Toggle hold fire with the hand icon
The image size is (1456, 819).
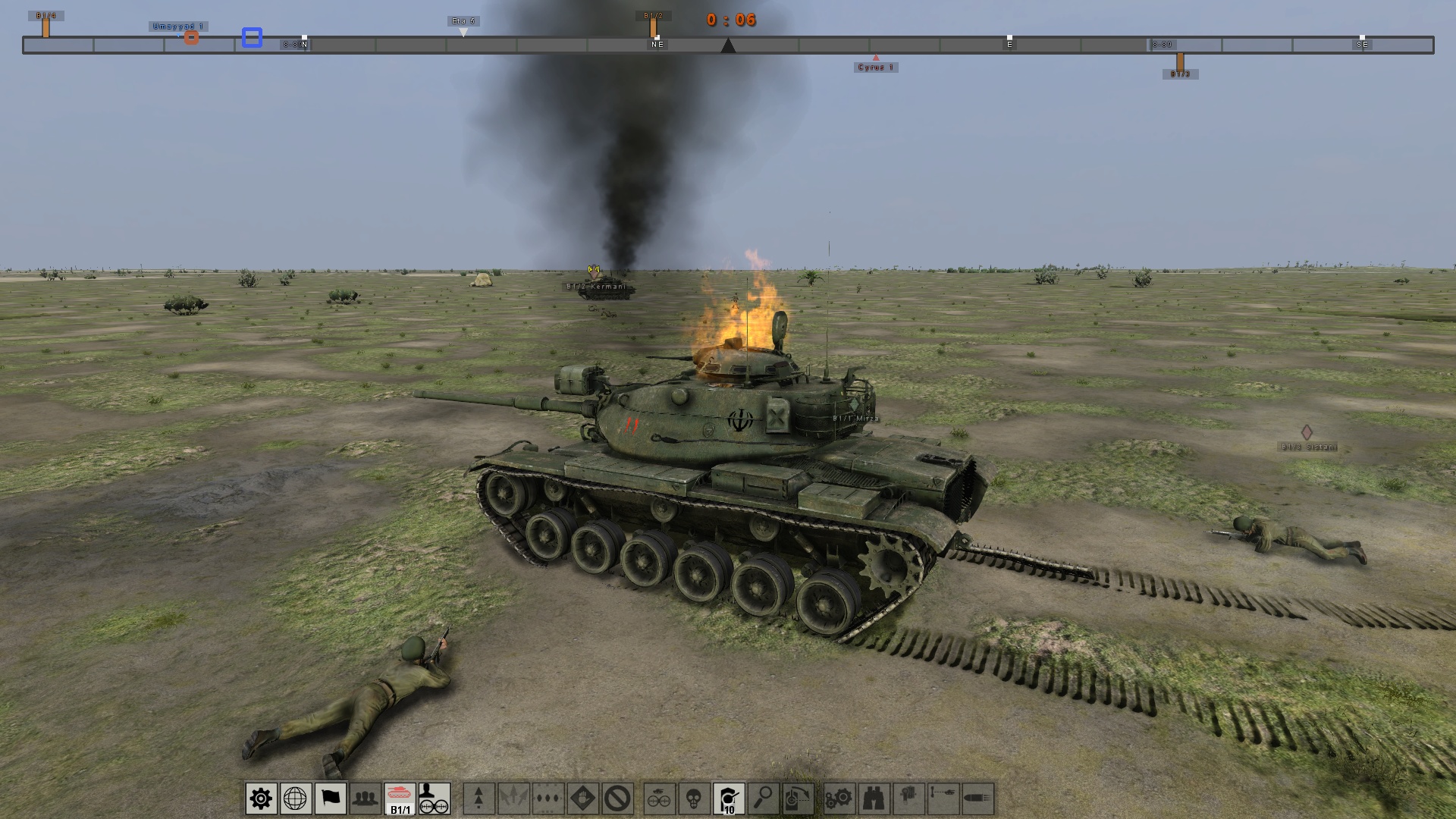point(582,798)
